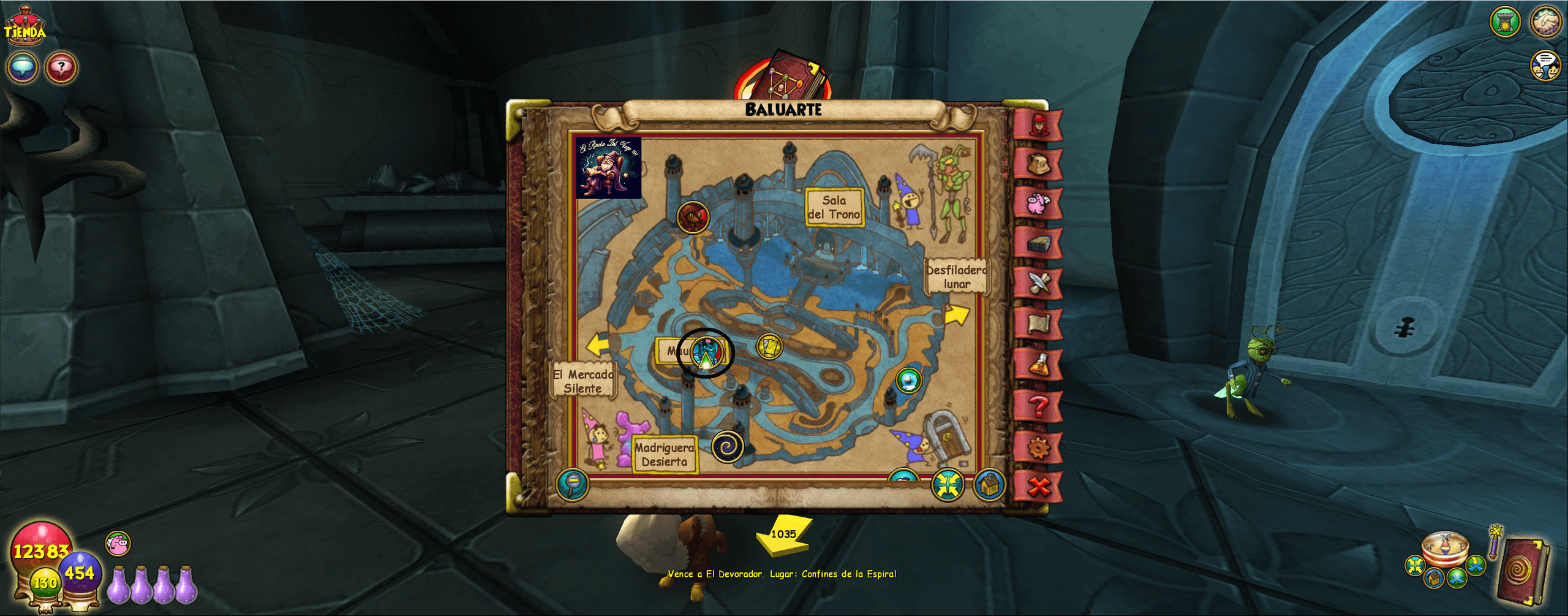The height and width of the screenshot is (616, 1568).
Task: Click the house icon on the map book
Action: point(989,485)
